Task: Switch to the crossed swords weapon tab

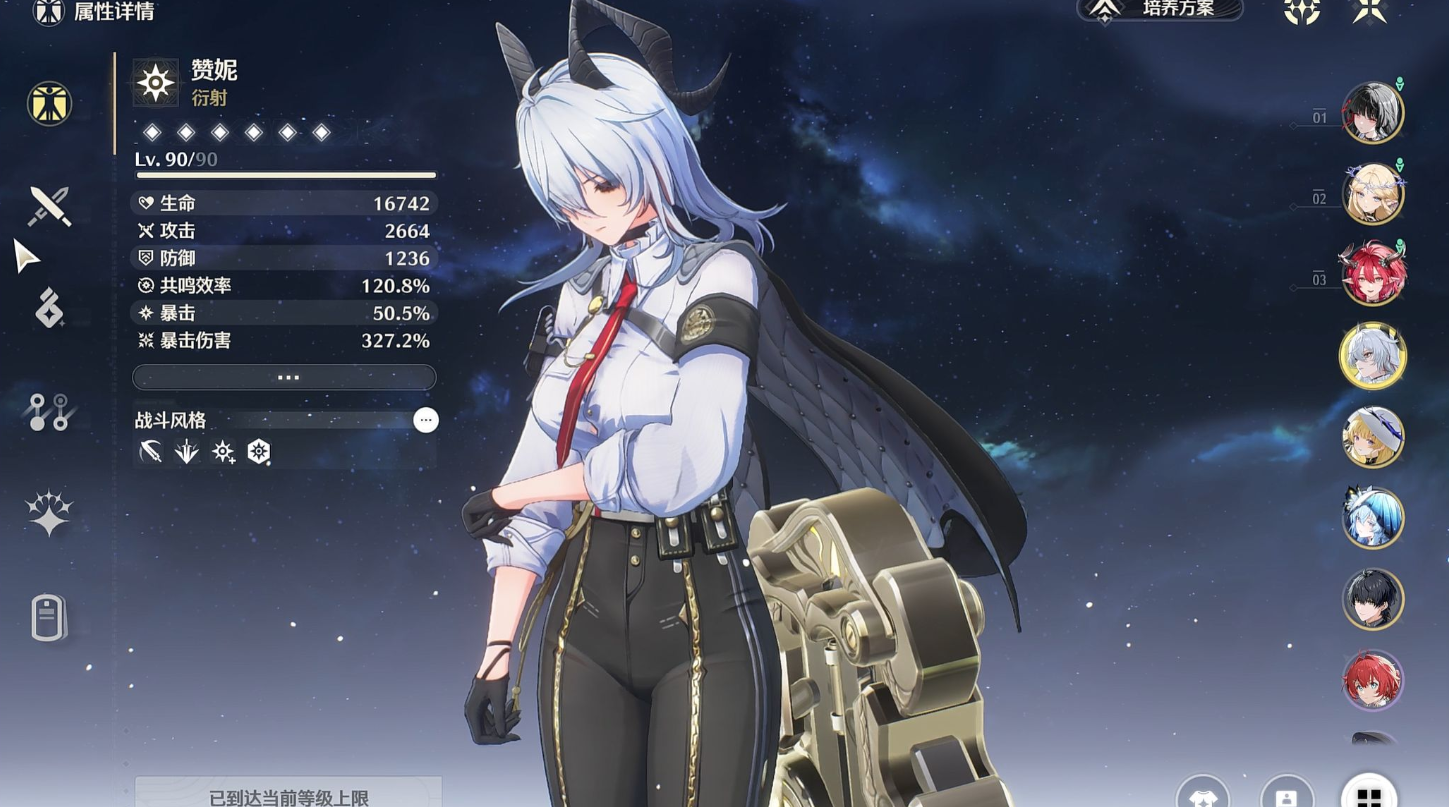Action: [49, 206]
